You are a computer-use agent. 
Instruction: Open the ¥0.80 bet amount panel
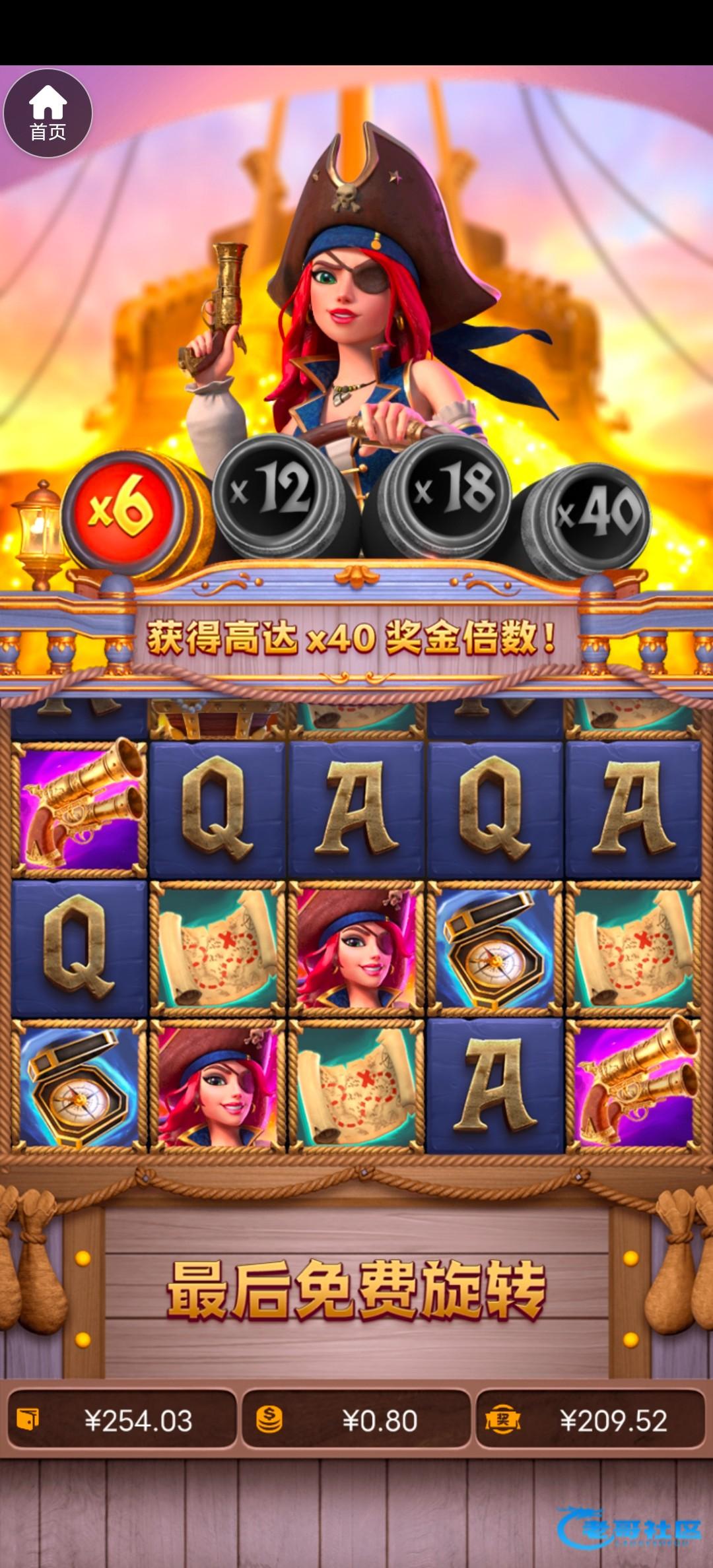(356, 1420)
